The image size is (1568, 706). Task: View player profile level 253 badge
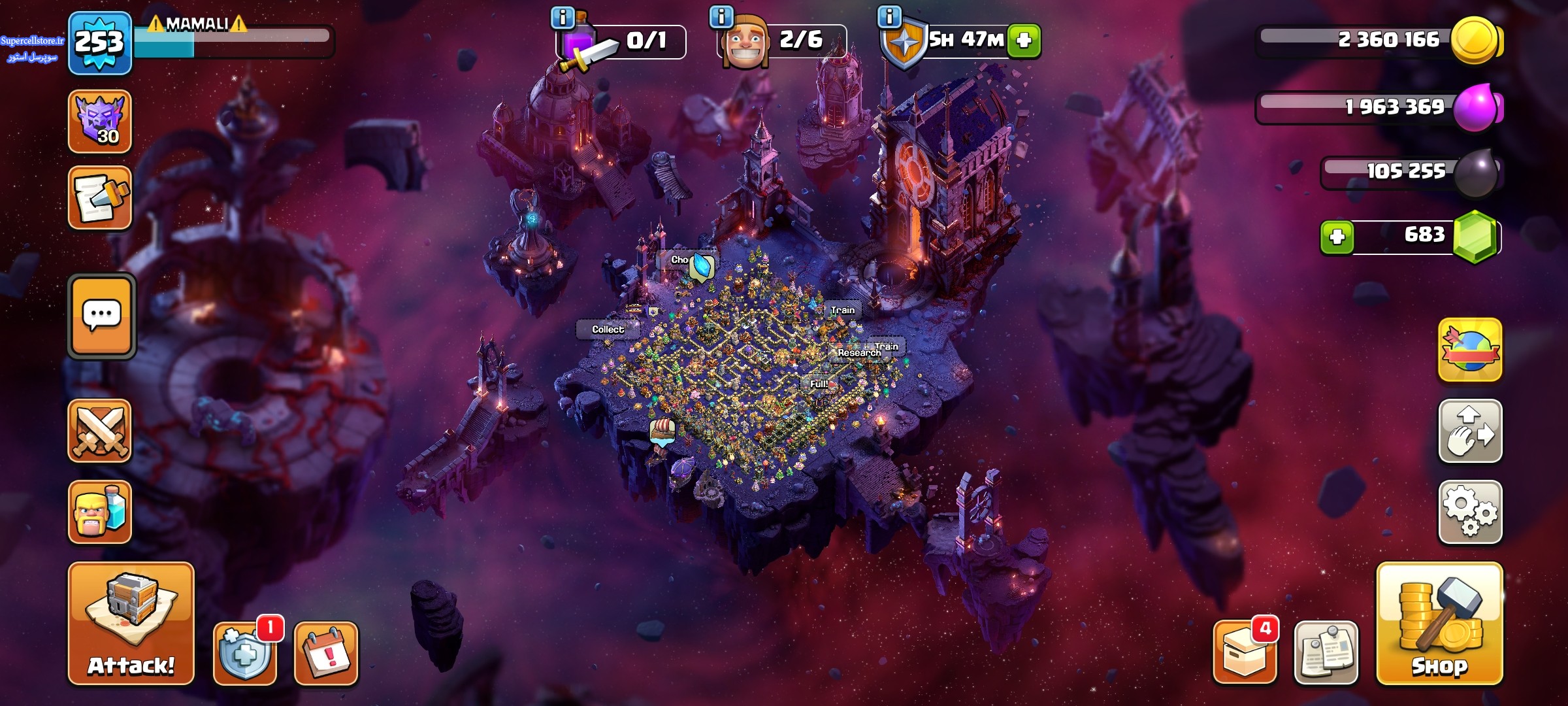pyautogui.click(x=99, y=43)
